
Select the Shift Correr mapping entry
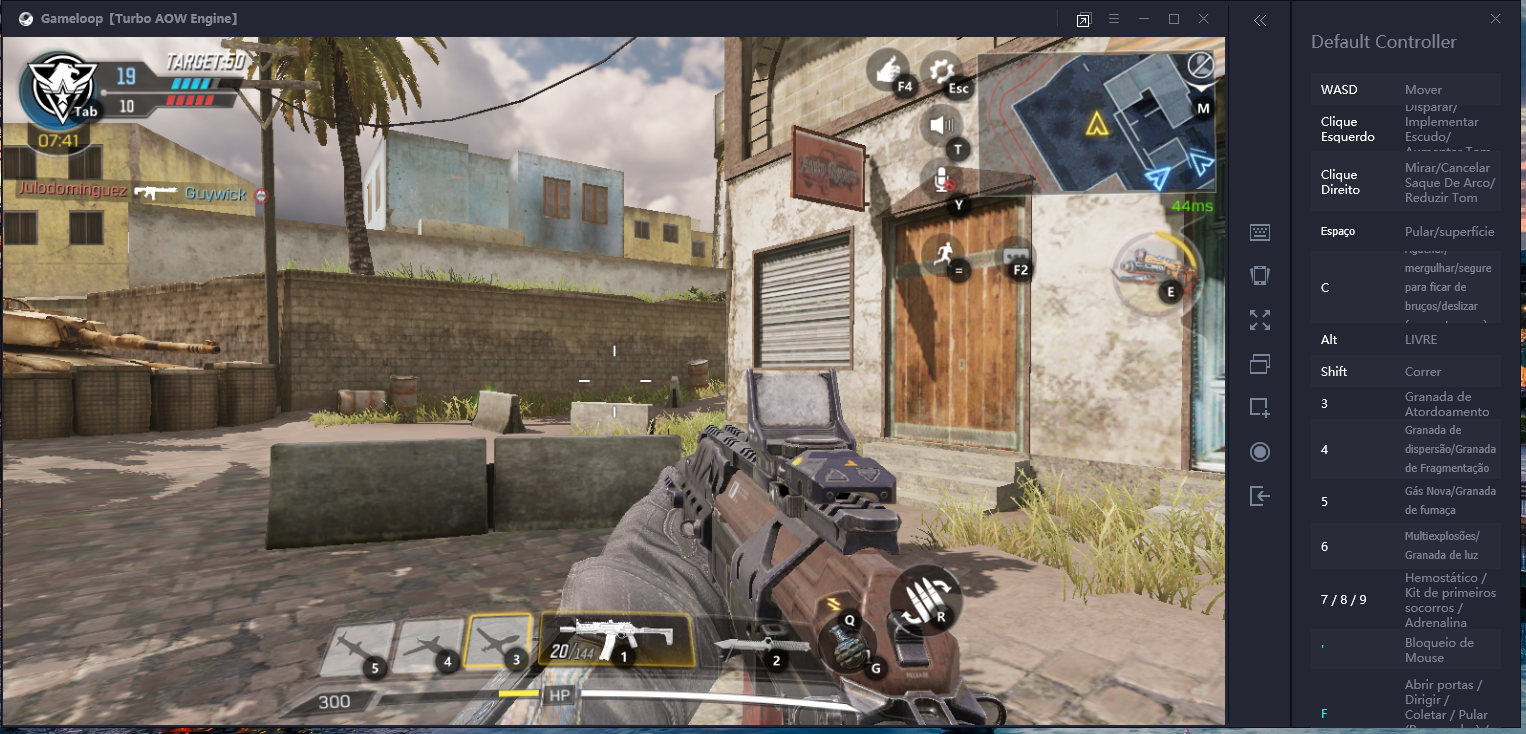(x=1405, y=371)
